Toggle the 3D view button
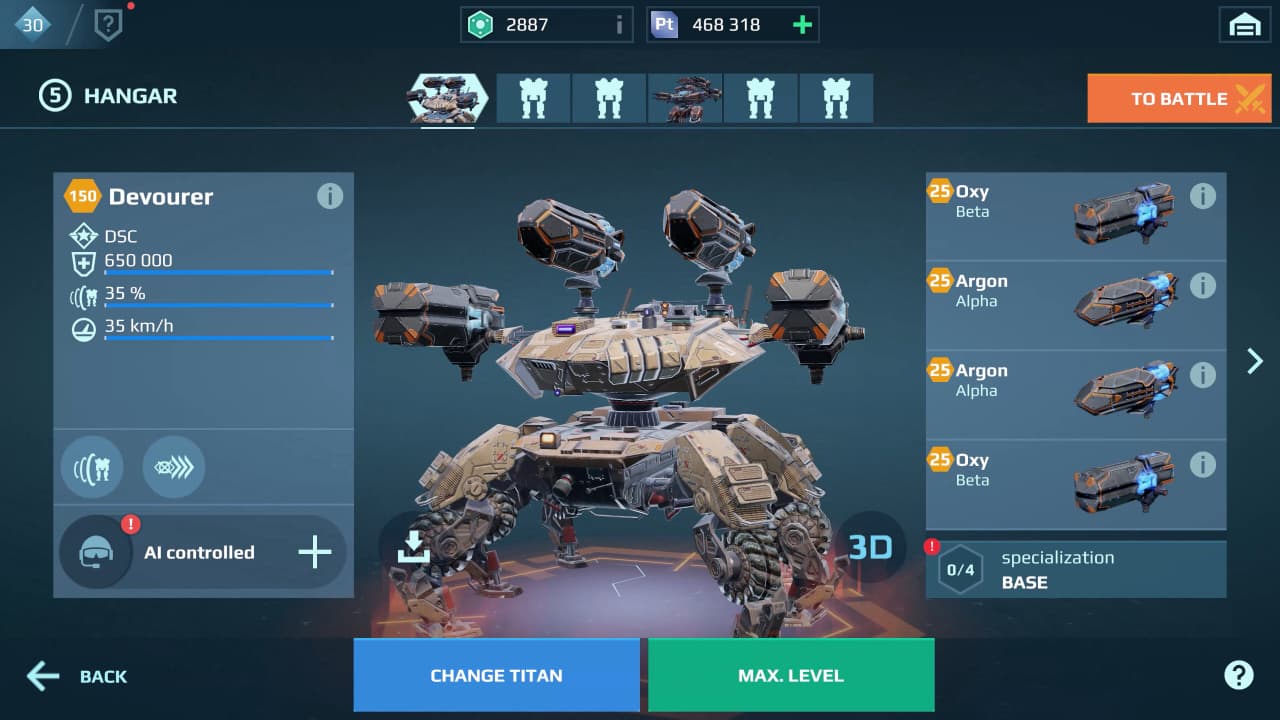Image resolution: width=1280 pixels, height=720 pixels. coord(870,547)
